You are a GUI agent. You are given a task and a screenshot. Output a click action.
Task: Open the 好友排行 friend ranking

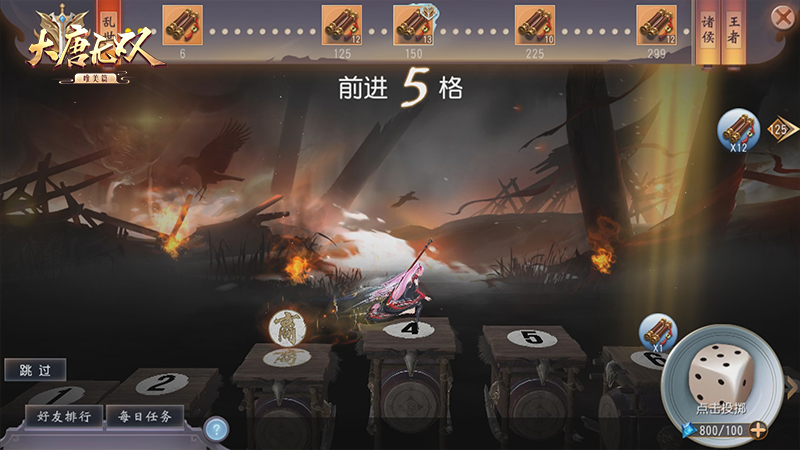[63, 416]
